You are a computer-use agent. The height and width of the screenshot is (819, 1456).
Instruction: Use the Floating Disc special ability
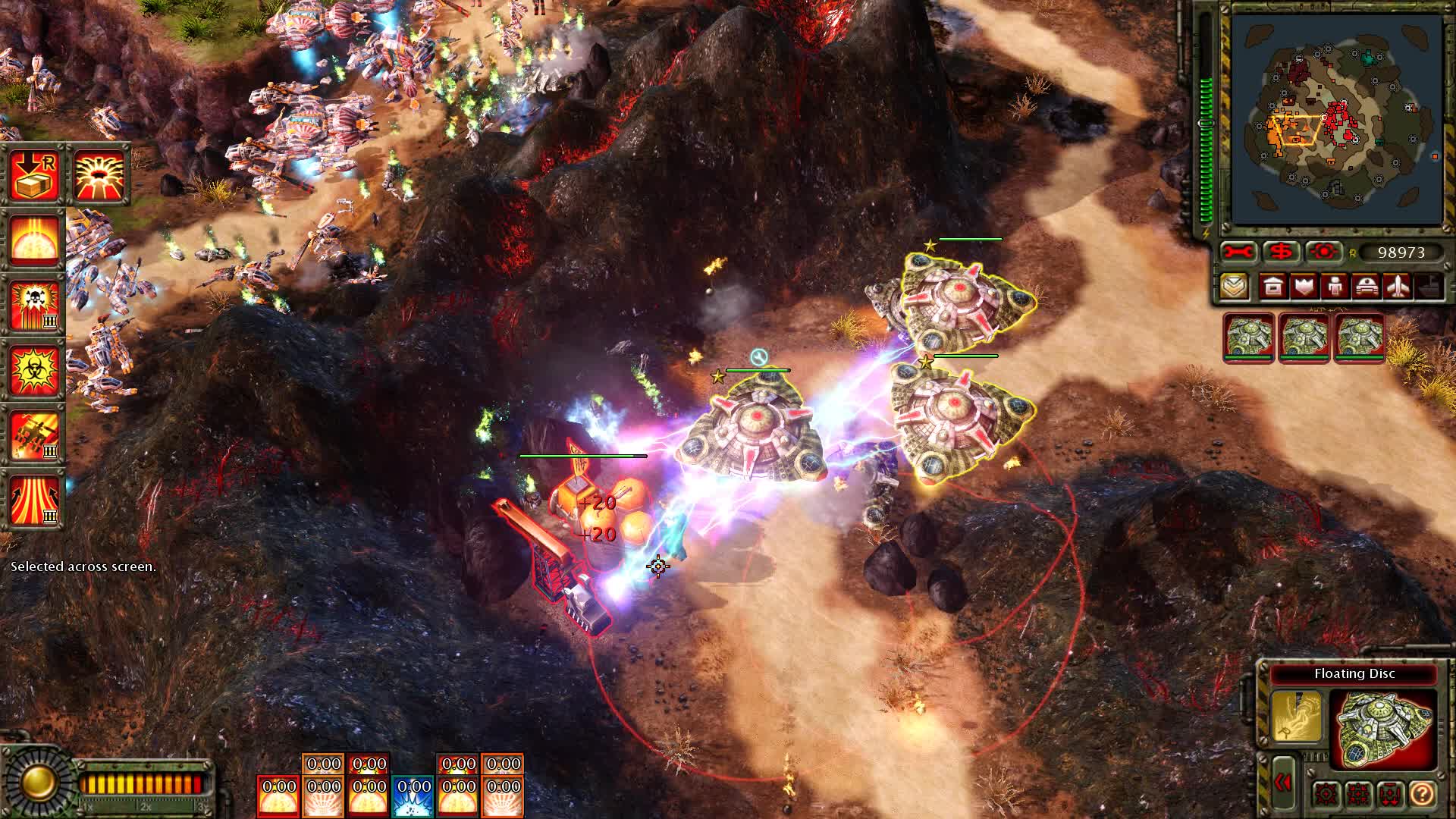coord(1296,715)
